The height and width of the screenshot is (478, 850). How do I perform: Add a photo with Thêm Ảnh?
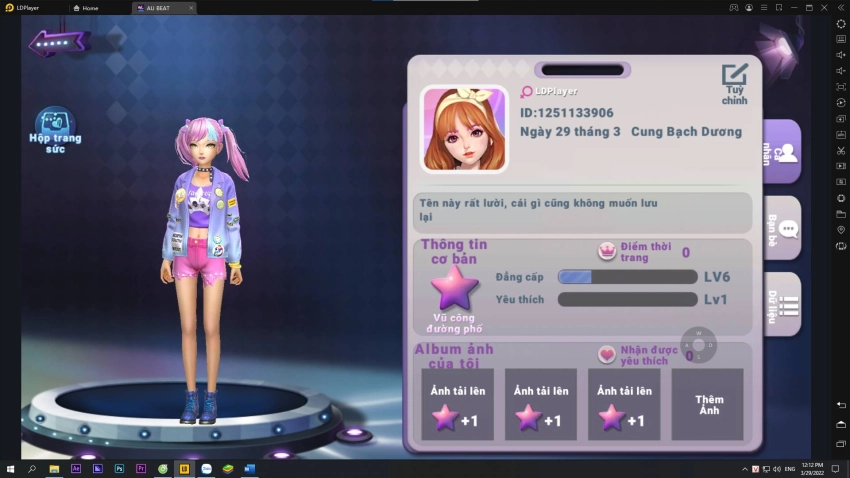(x=708, y=404)
